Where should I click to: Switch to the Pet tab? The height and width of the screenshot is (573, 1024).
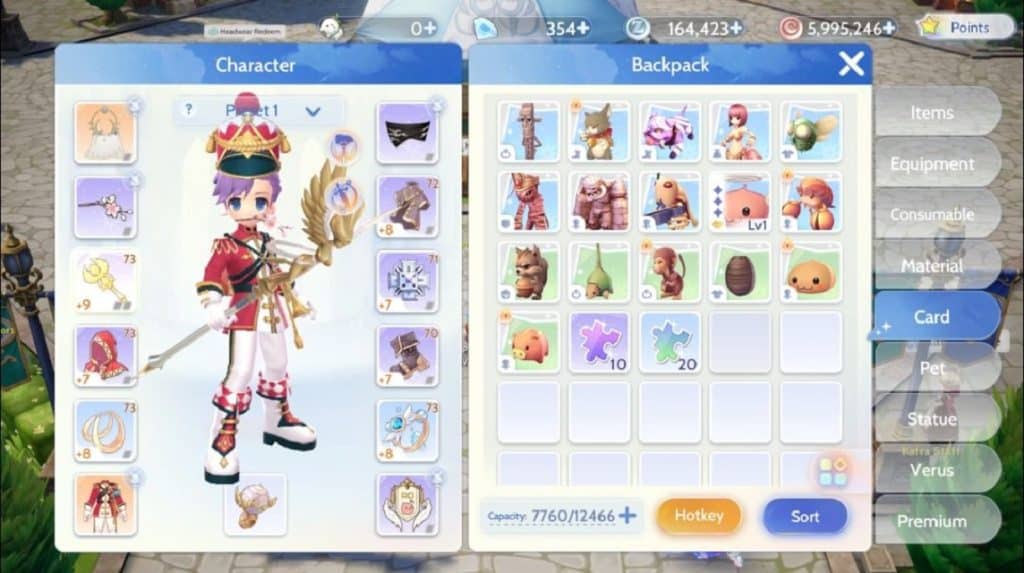(x=931, y=368)
